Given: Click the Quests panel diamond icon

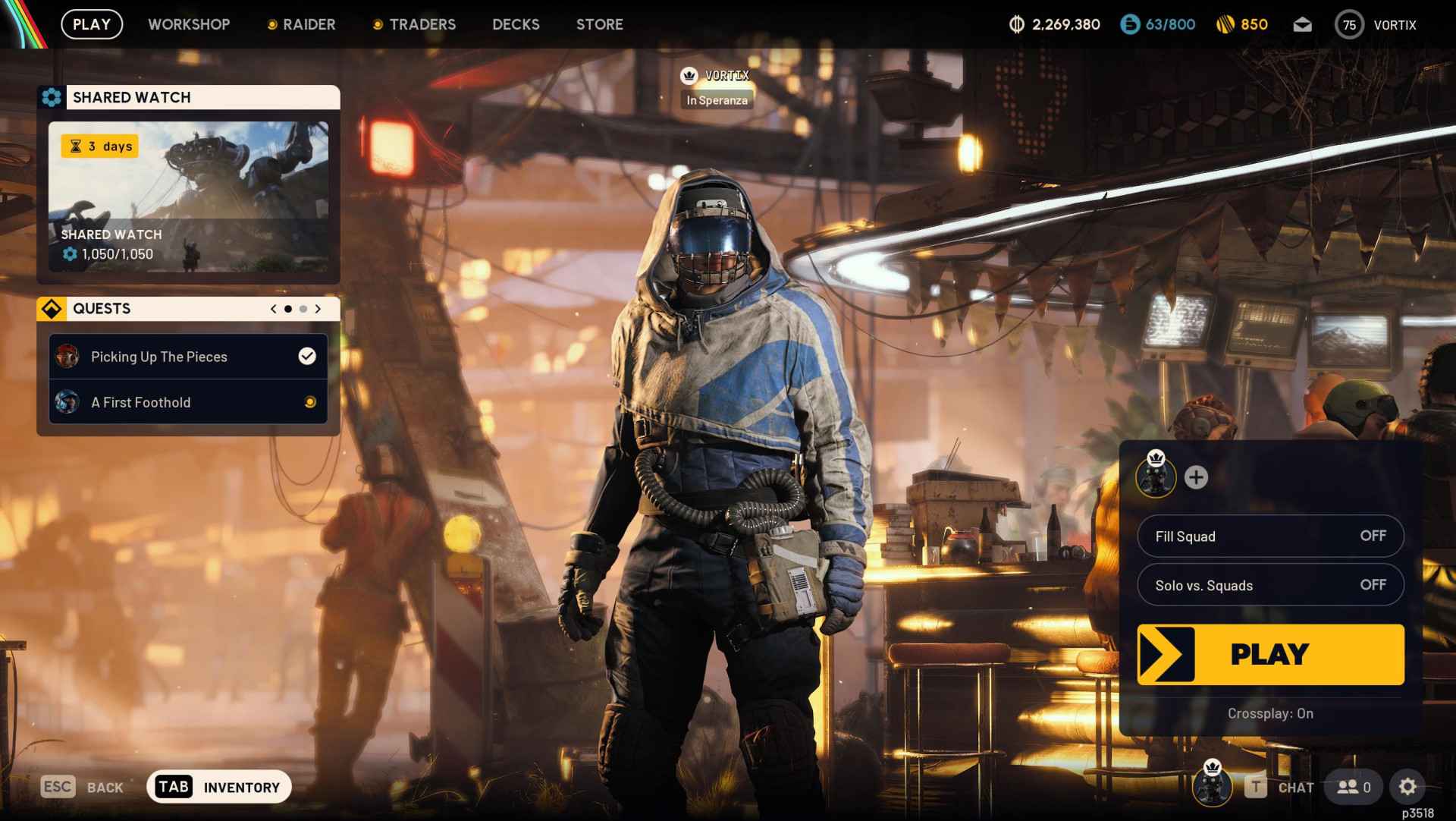Looking at the screenshot, I should coord(52,309).
